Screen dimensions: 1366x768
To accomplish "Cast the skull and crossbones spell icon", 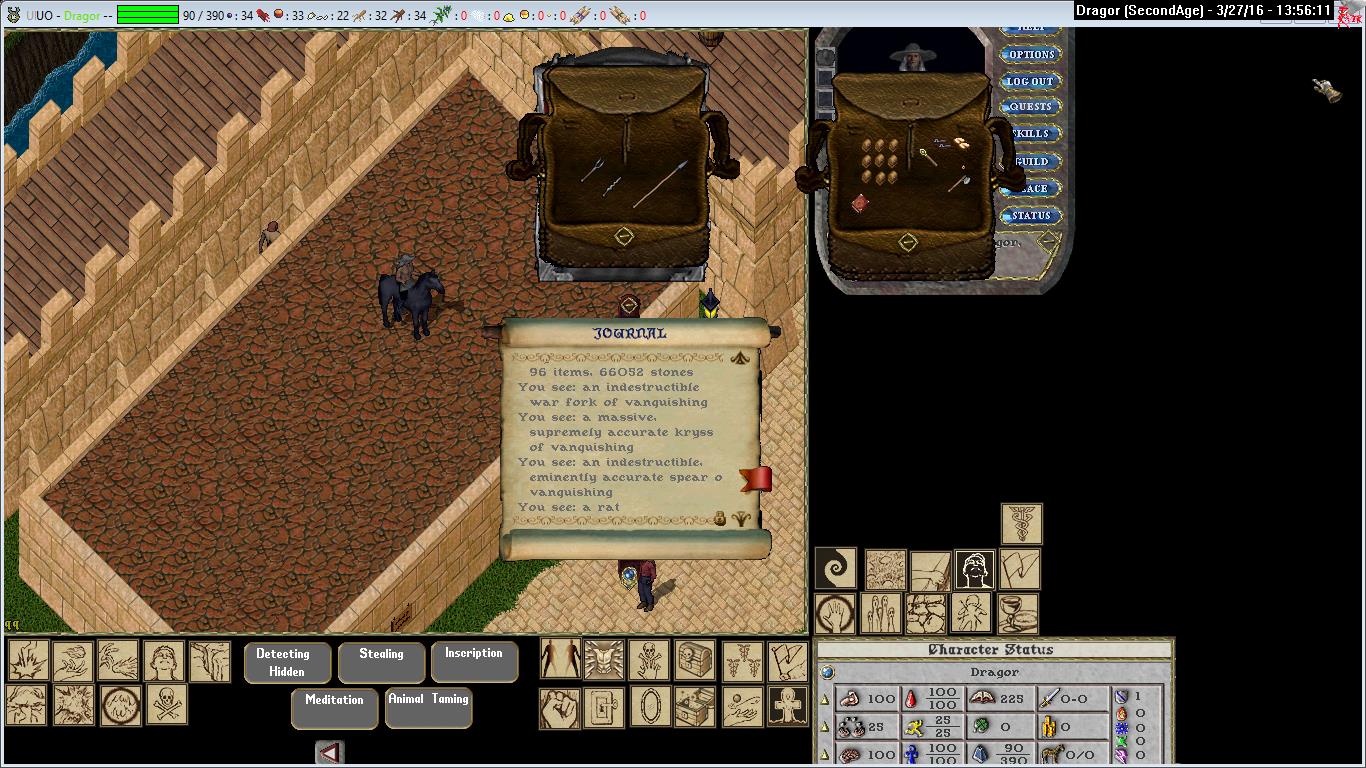I will click(x=167, y=704).
